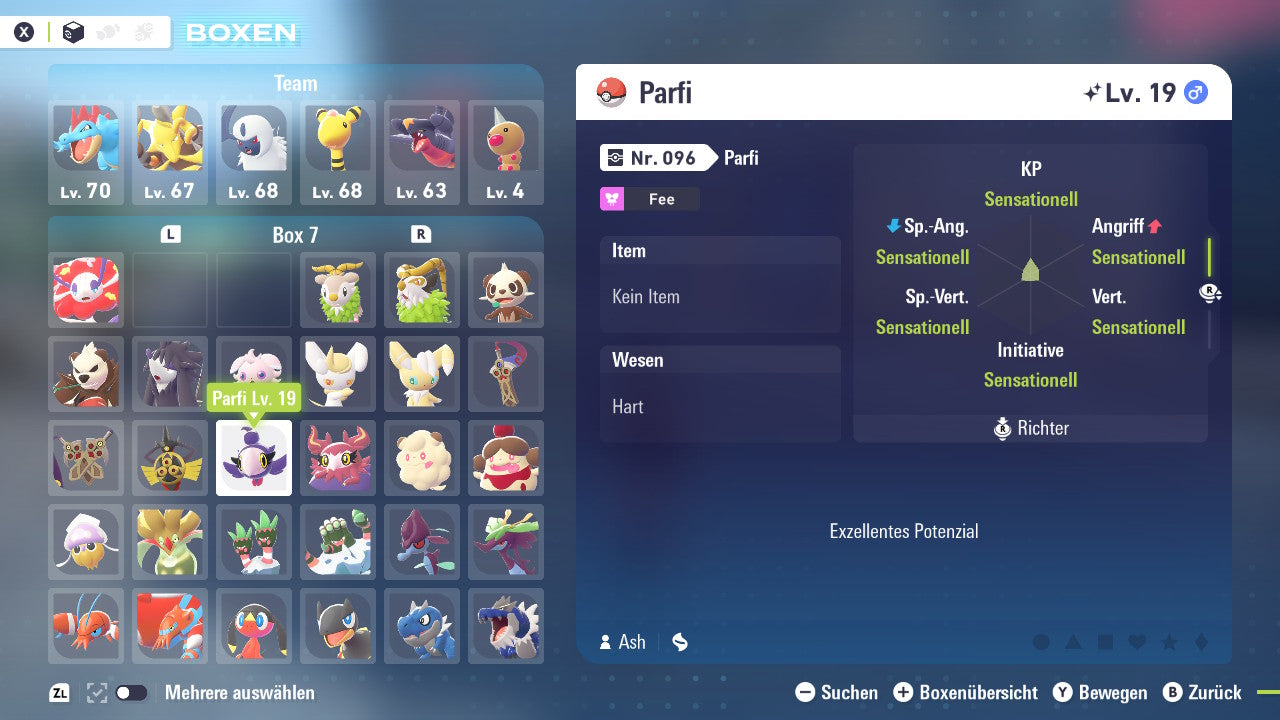Select Parfi's thumbnail in Box 7
1280x720 pixels.
[x=254, y=458]
